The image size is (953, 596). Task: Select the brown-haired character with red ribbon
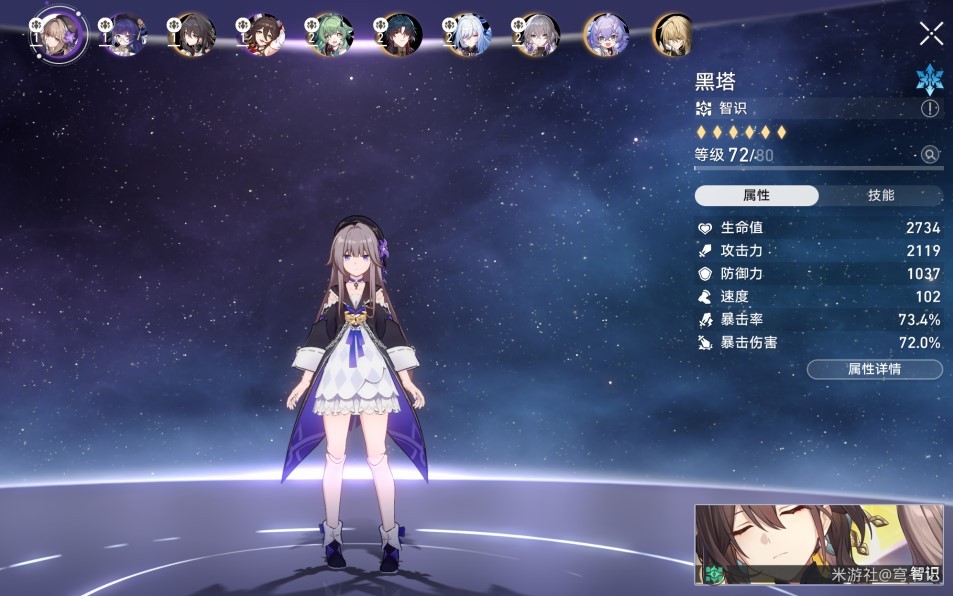tap(261, 35)
